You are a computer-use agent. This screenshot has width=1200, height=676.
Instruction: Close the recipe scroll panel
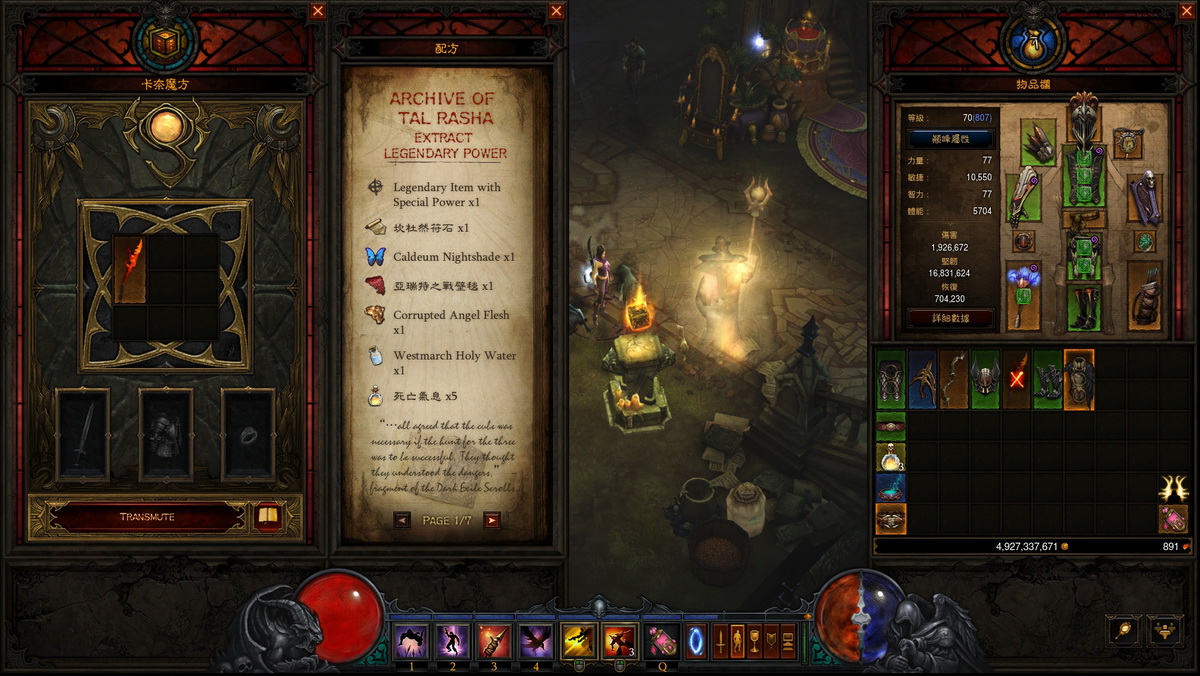click(556, 11)
